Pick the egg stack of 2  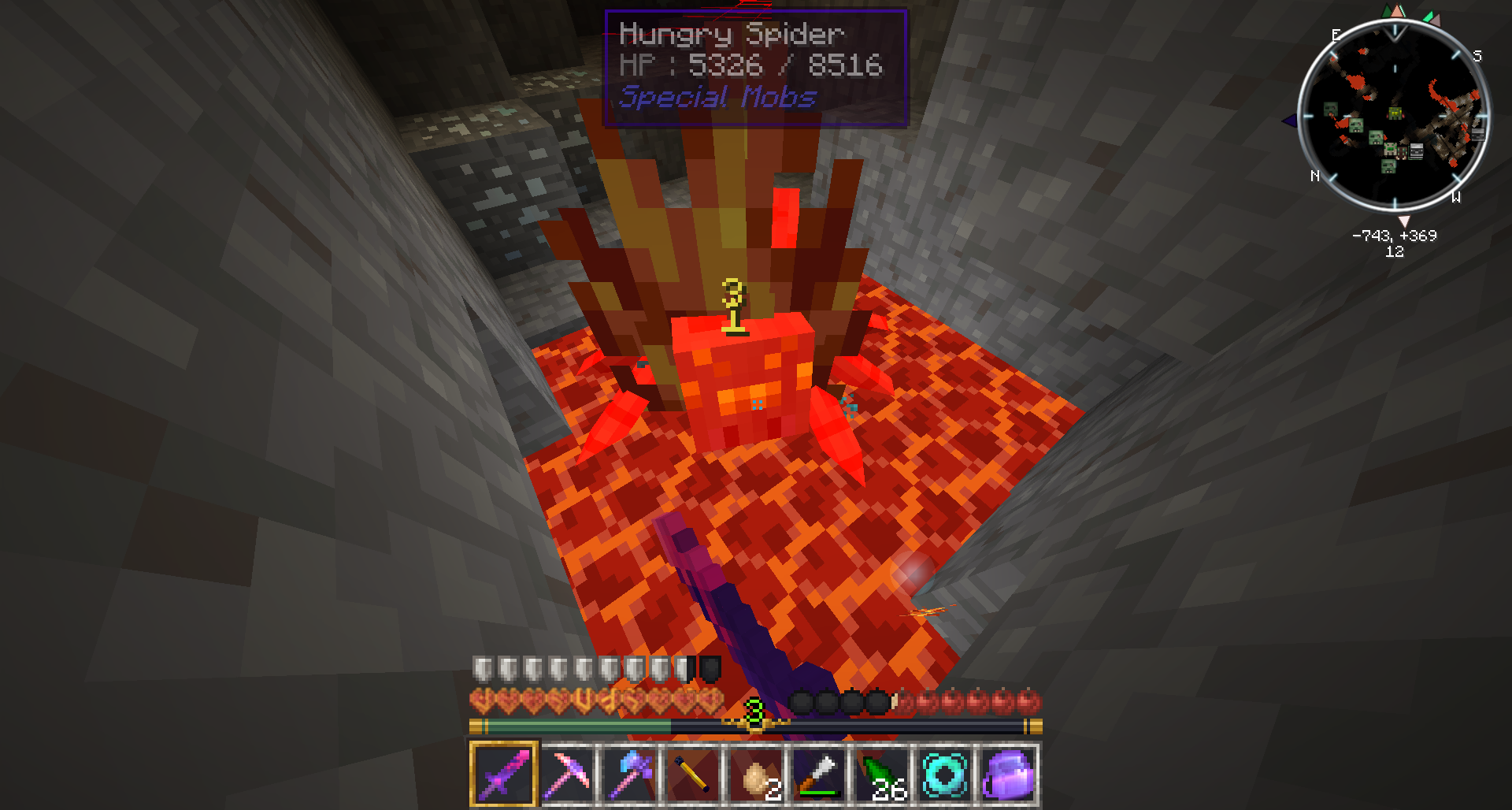click(x=756, y=773)
